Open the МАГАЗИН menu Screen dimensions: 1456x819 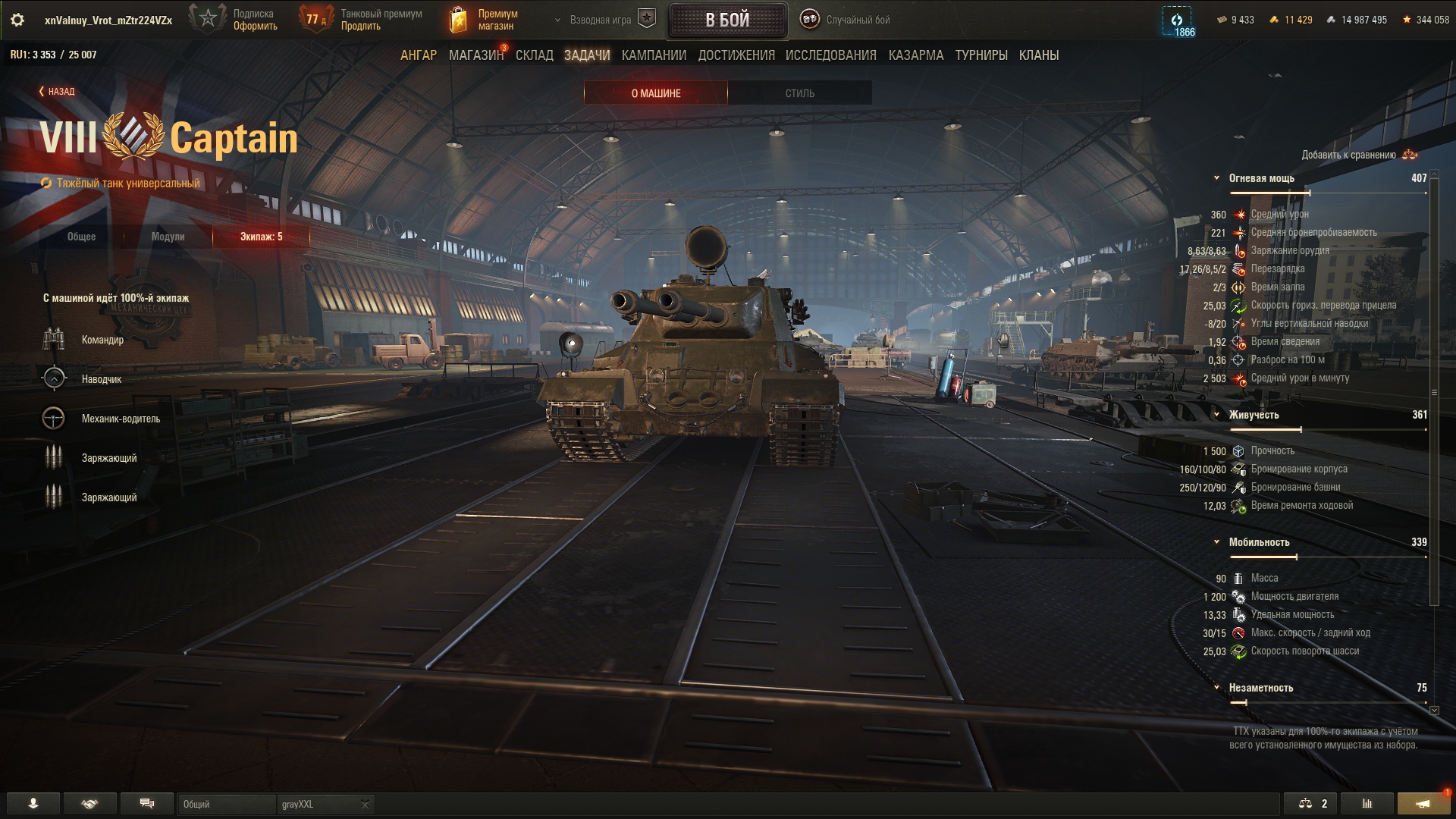tap(475, 55)
